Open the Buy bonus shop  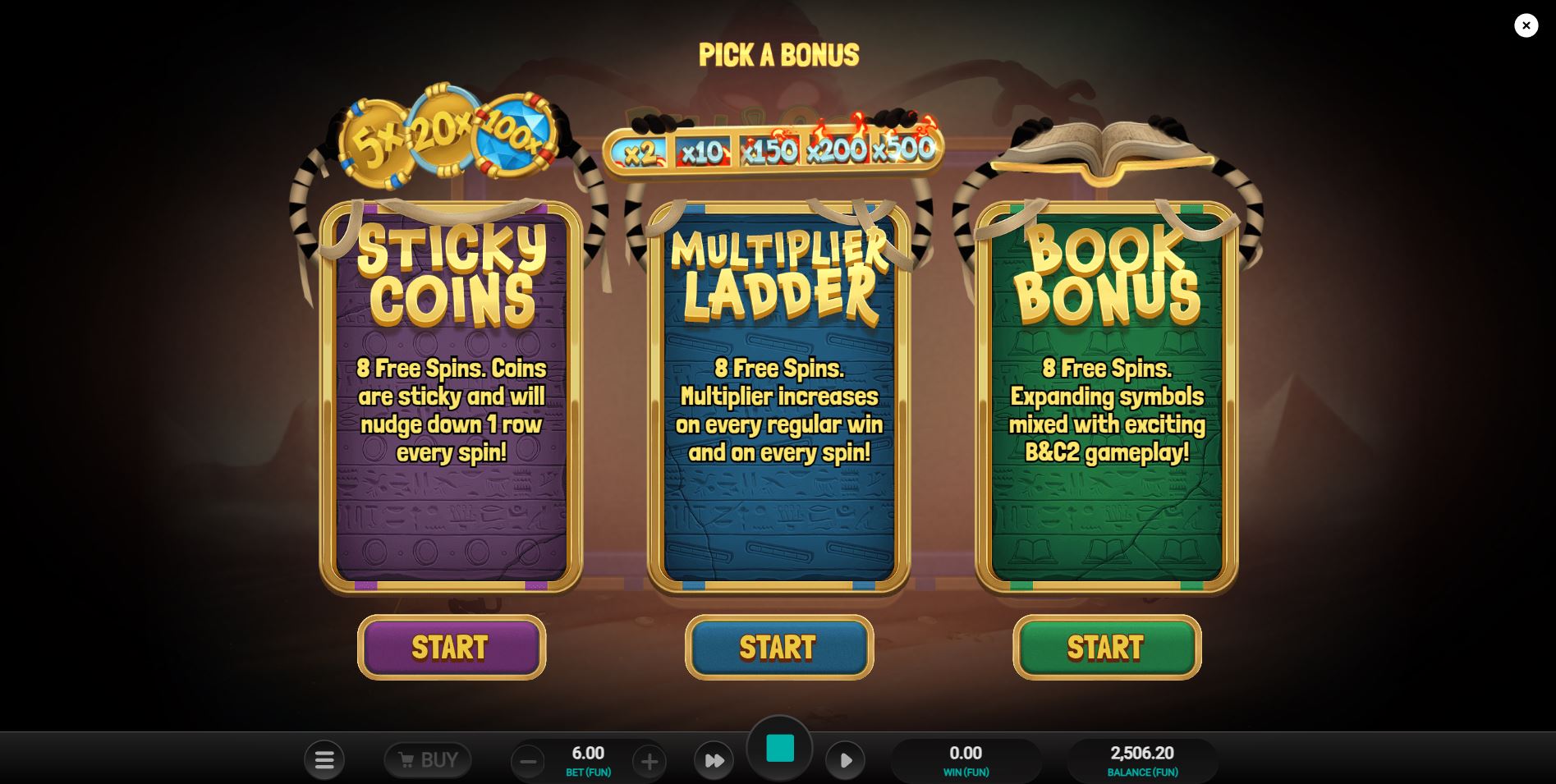coord(427,759)
